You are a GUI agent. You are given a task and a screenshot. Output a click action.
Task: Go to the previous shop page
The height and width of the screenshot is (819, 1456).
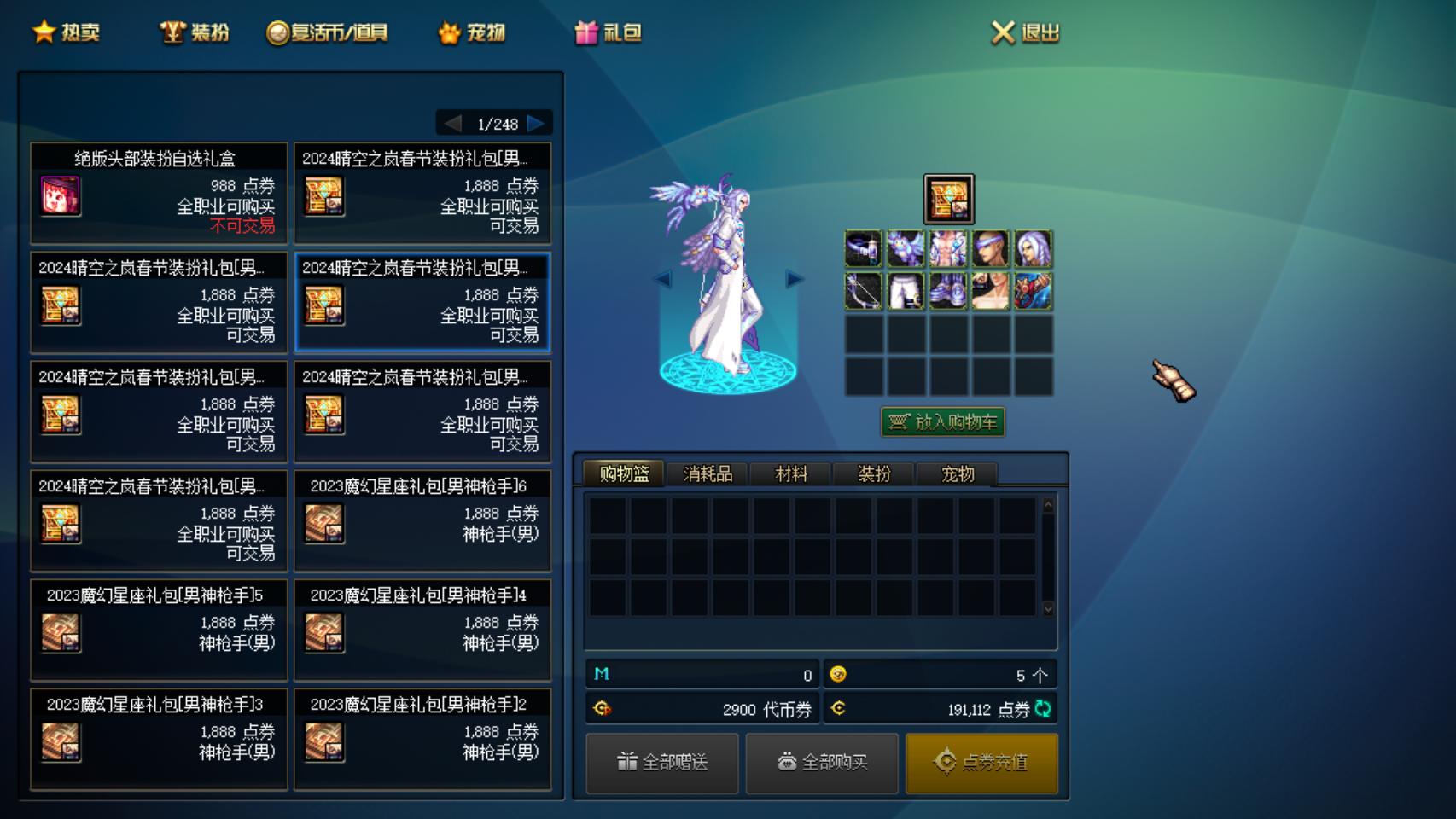(452, 124)
